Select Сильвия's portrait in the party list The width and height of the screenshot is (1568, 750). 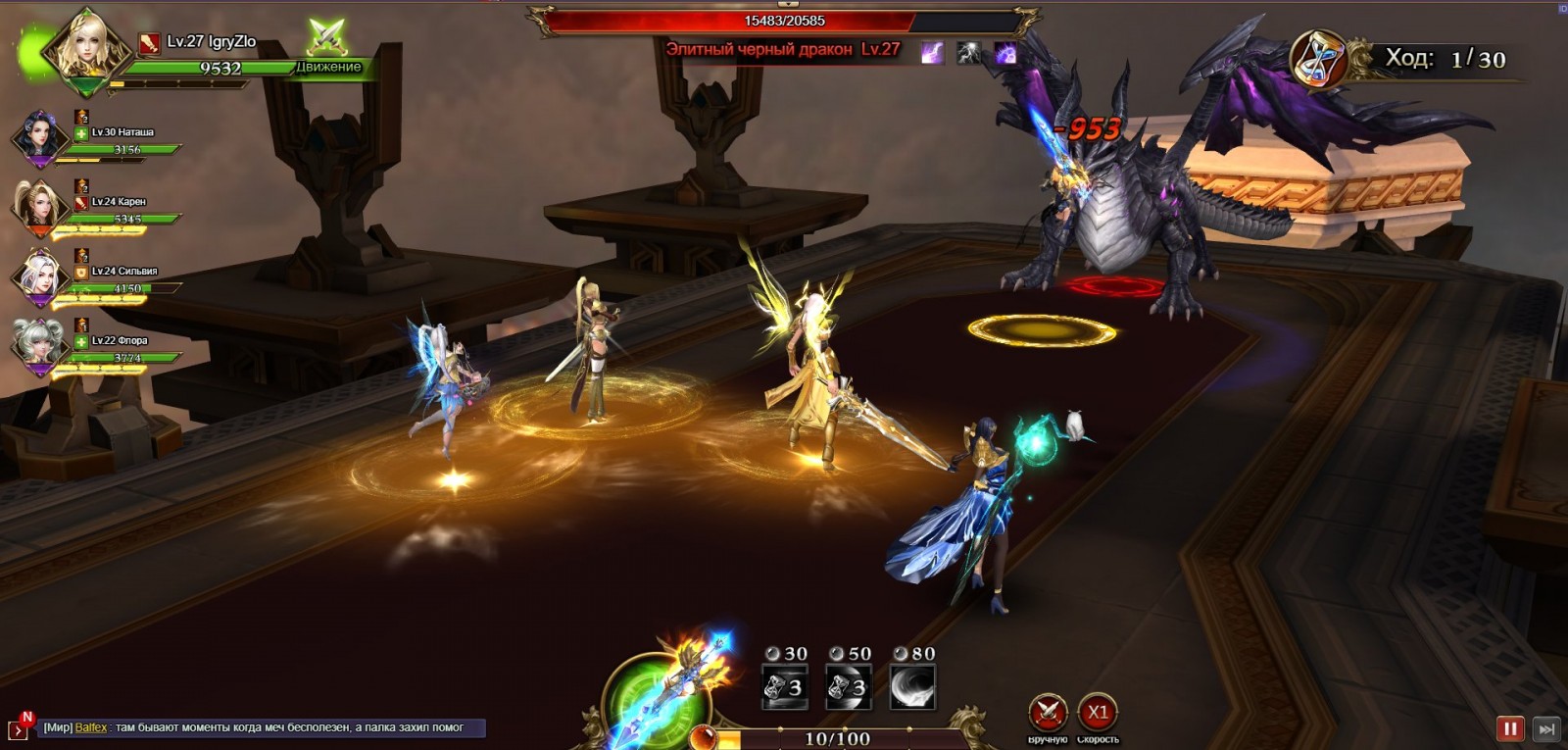[40, 275]
